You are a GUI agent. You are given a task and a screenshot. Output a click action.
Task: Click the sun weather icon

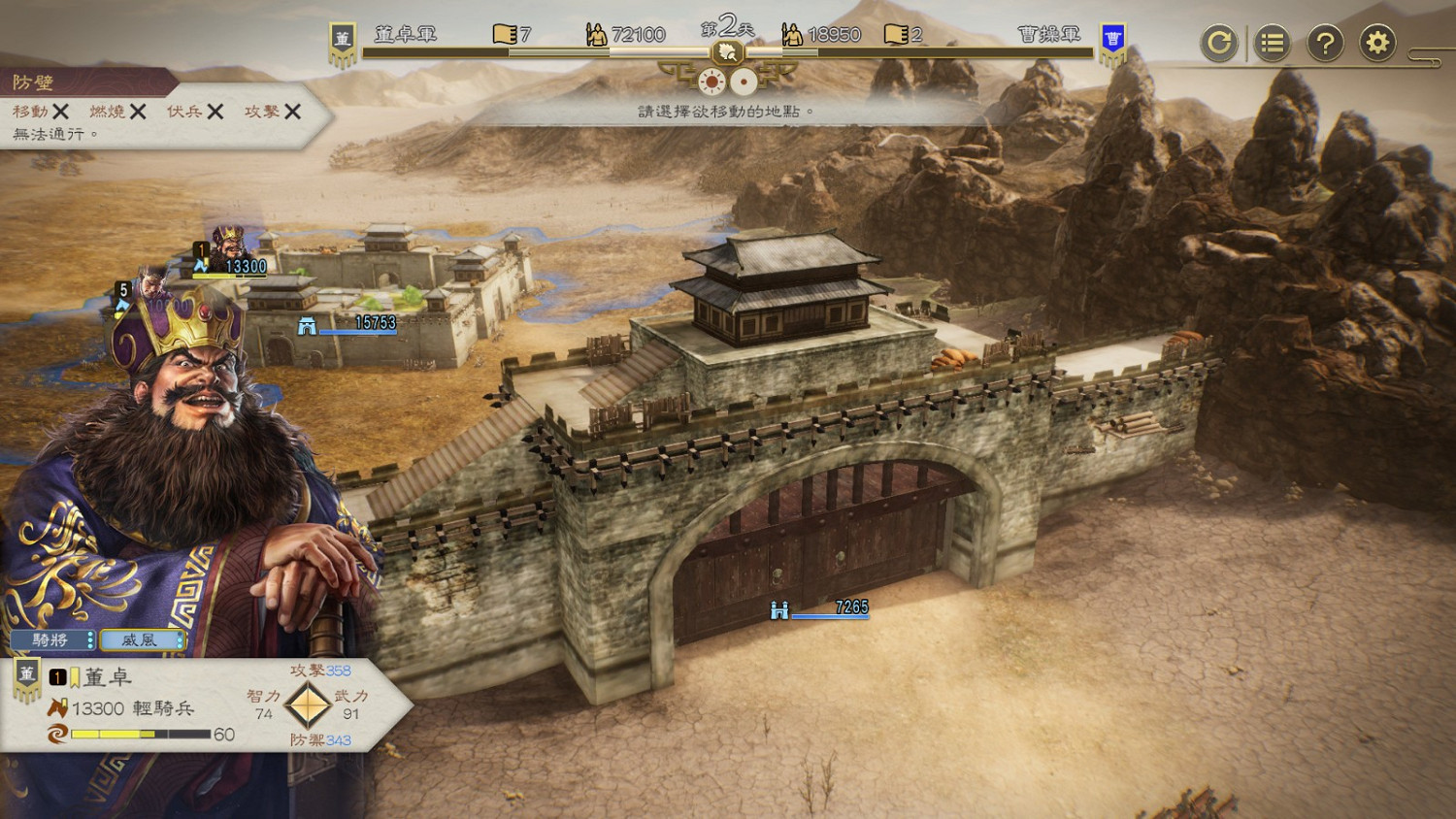712,82
